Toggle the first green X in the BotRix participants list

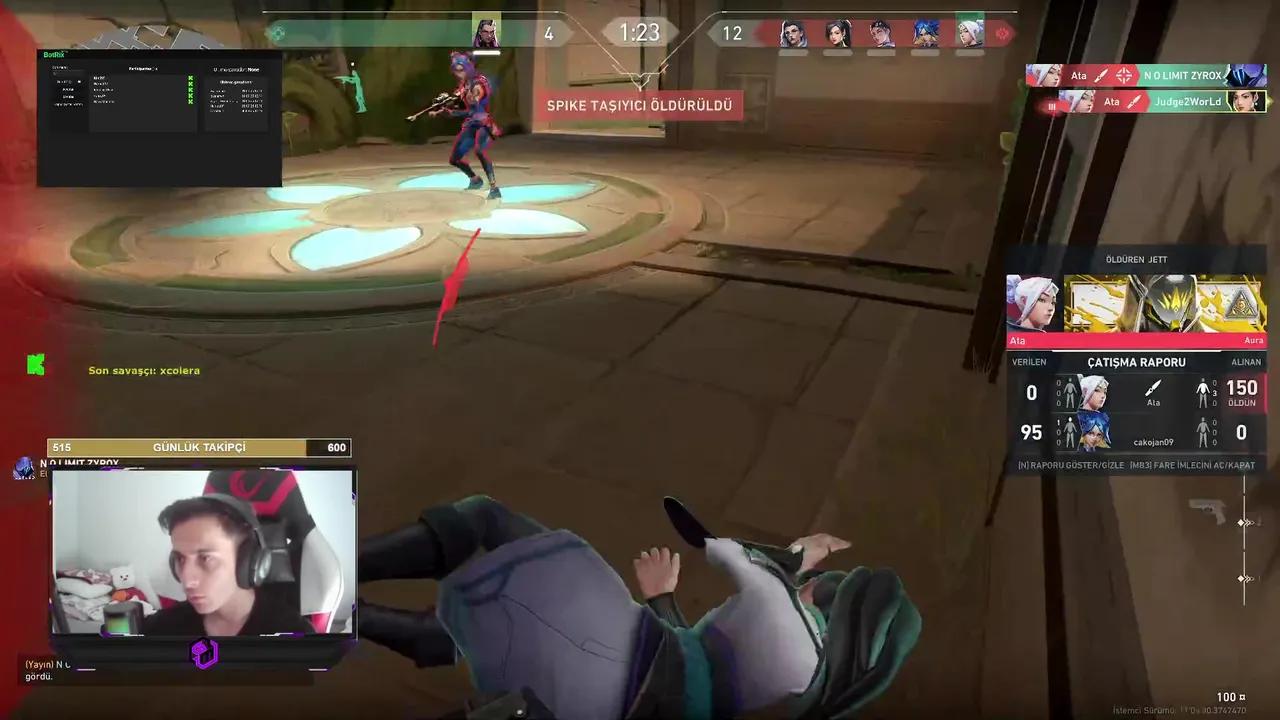click(190, 77)
